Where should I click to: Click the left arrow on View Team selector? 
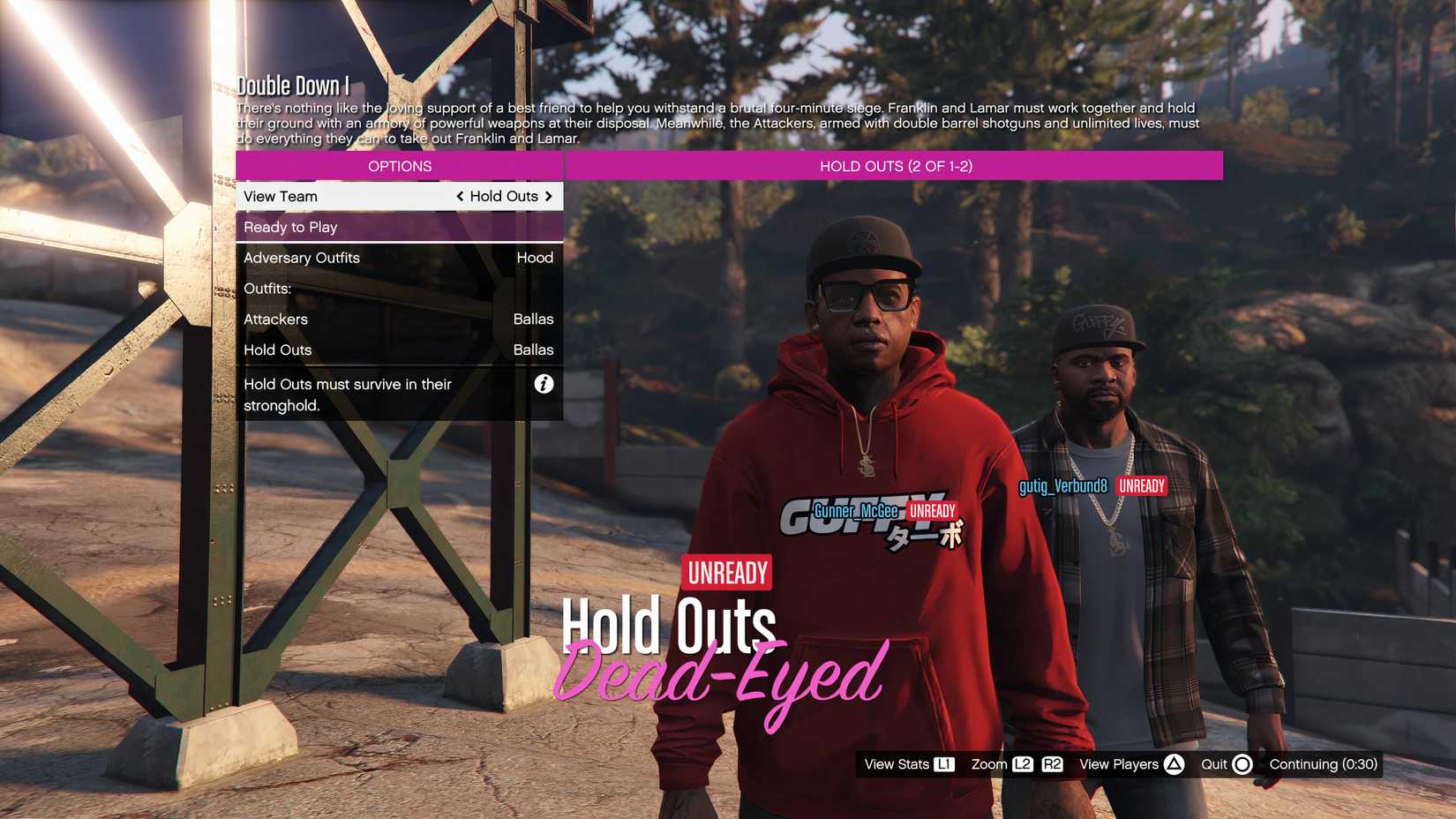click(x=461, y=196)
